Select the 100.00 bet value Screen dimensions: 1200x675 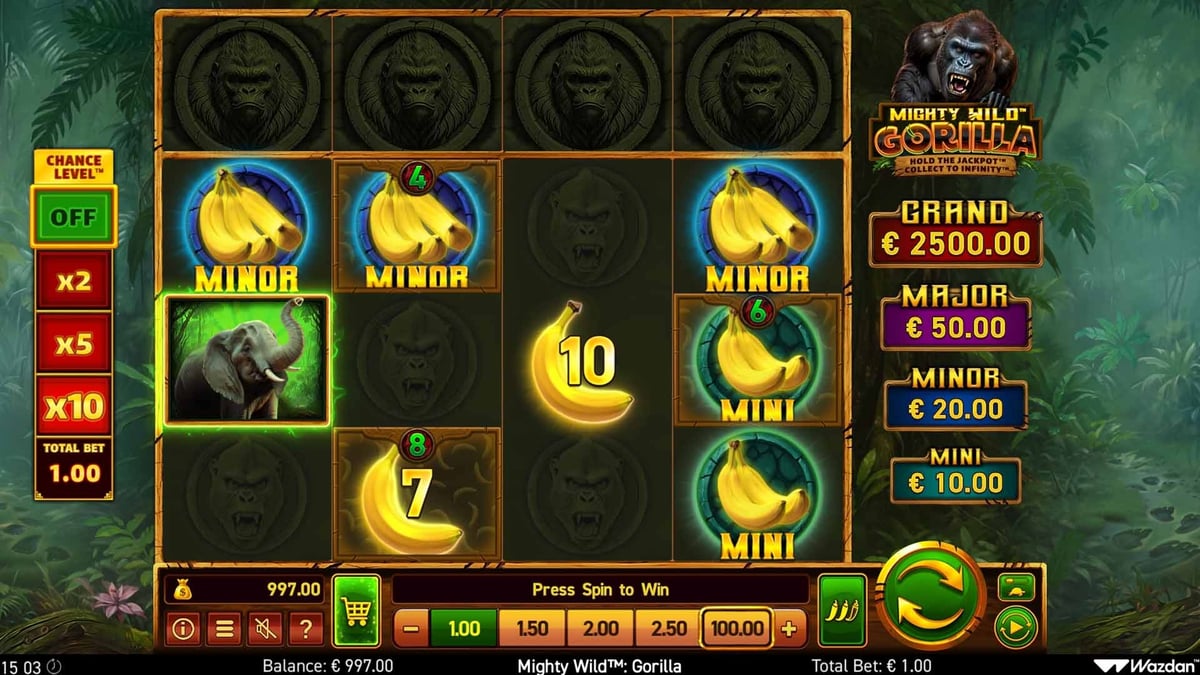(x=736, y=629)
